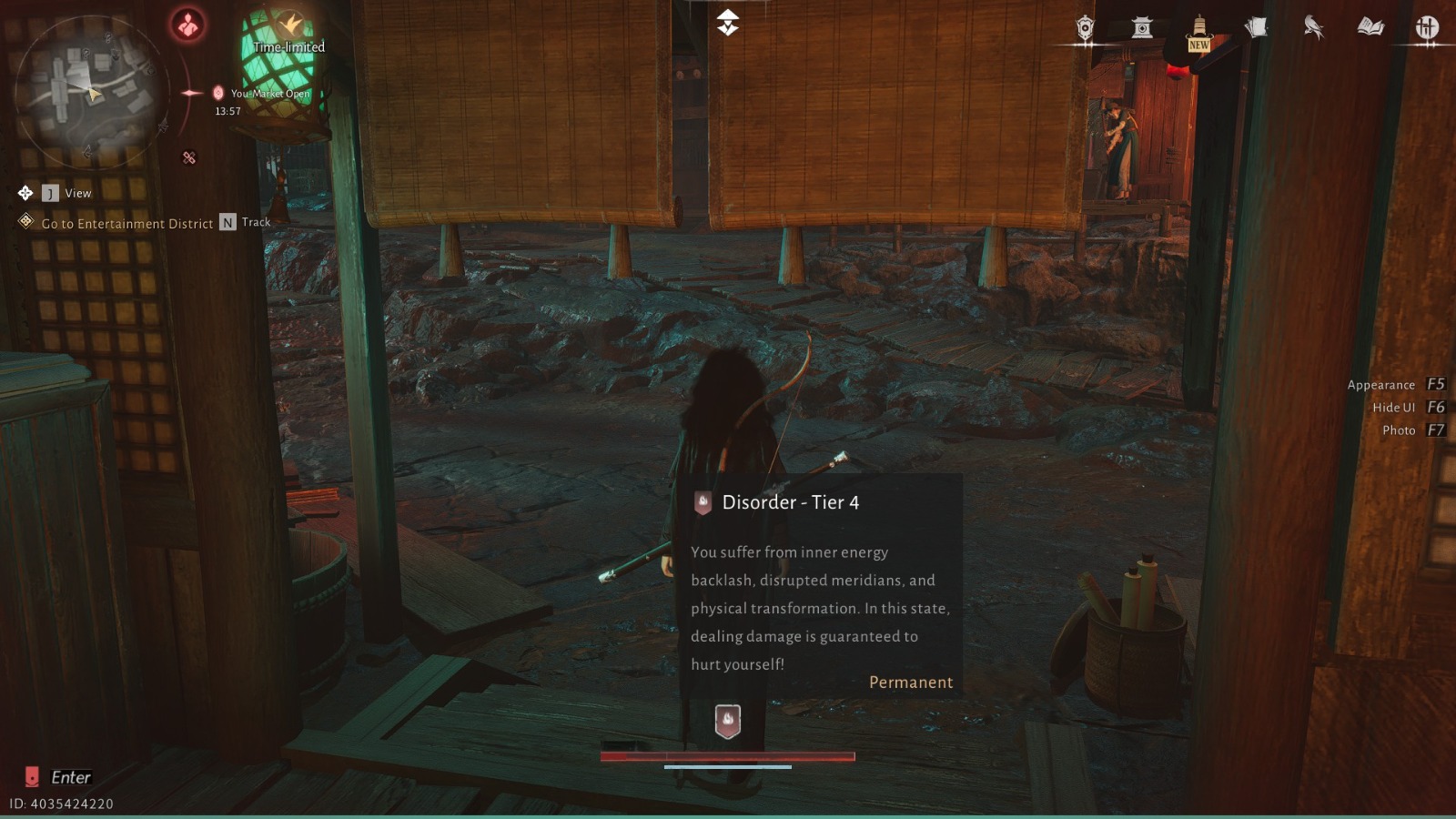The height and width of the screenshot is (819, 1456).
Task: Open Appearance settings from the side menu
Action: 1381,384
